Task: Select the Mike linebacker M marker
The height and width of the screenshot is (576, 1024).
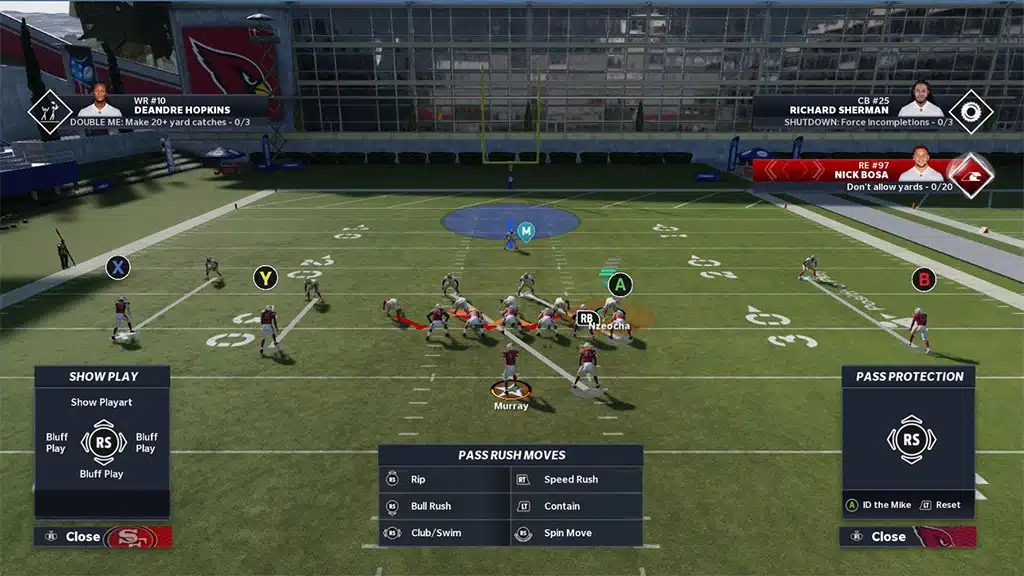Action: [526, 232]
